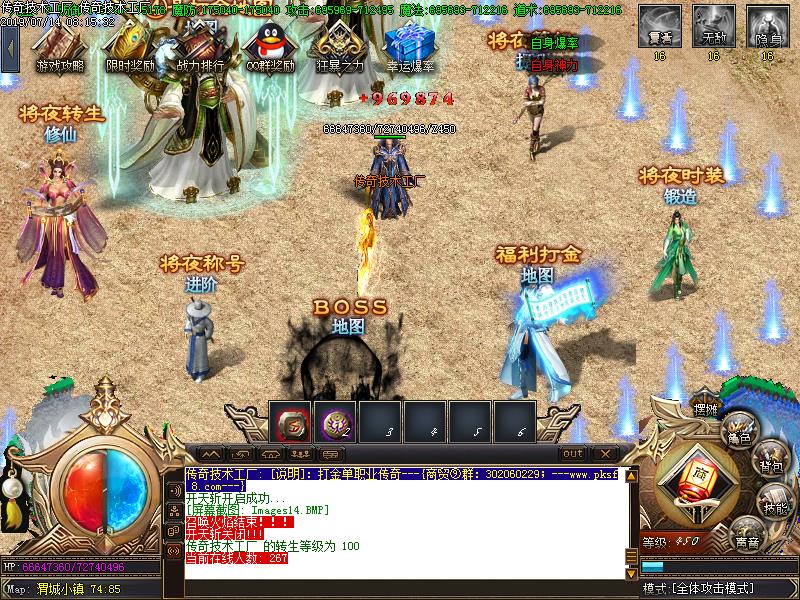
Task: Open the 游戏攻略 game guide icon
Action: (60, 44)
